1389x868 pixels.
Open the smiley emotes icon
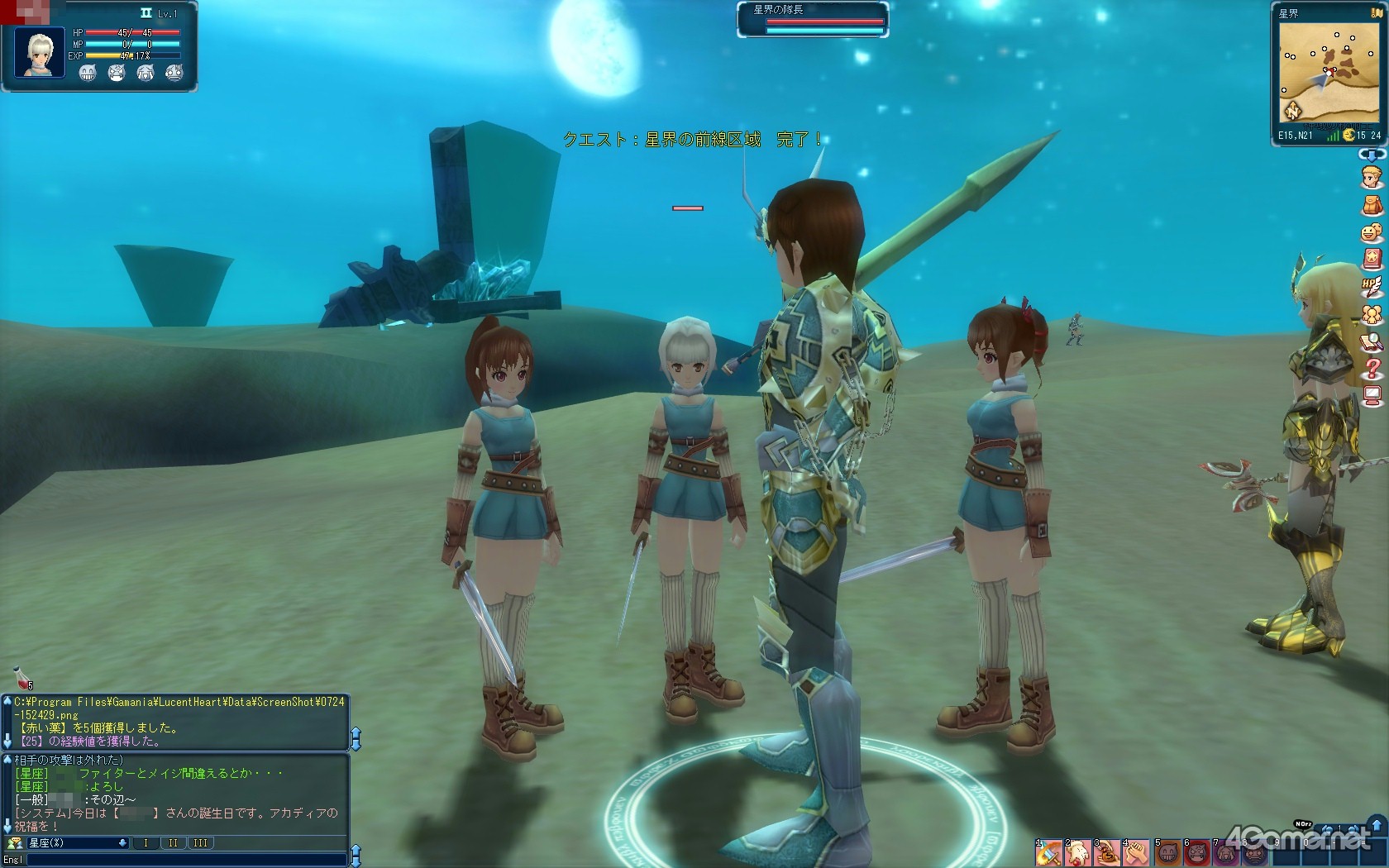coord(1372,232)
